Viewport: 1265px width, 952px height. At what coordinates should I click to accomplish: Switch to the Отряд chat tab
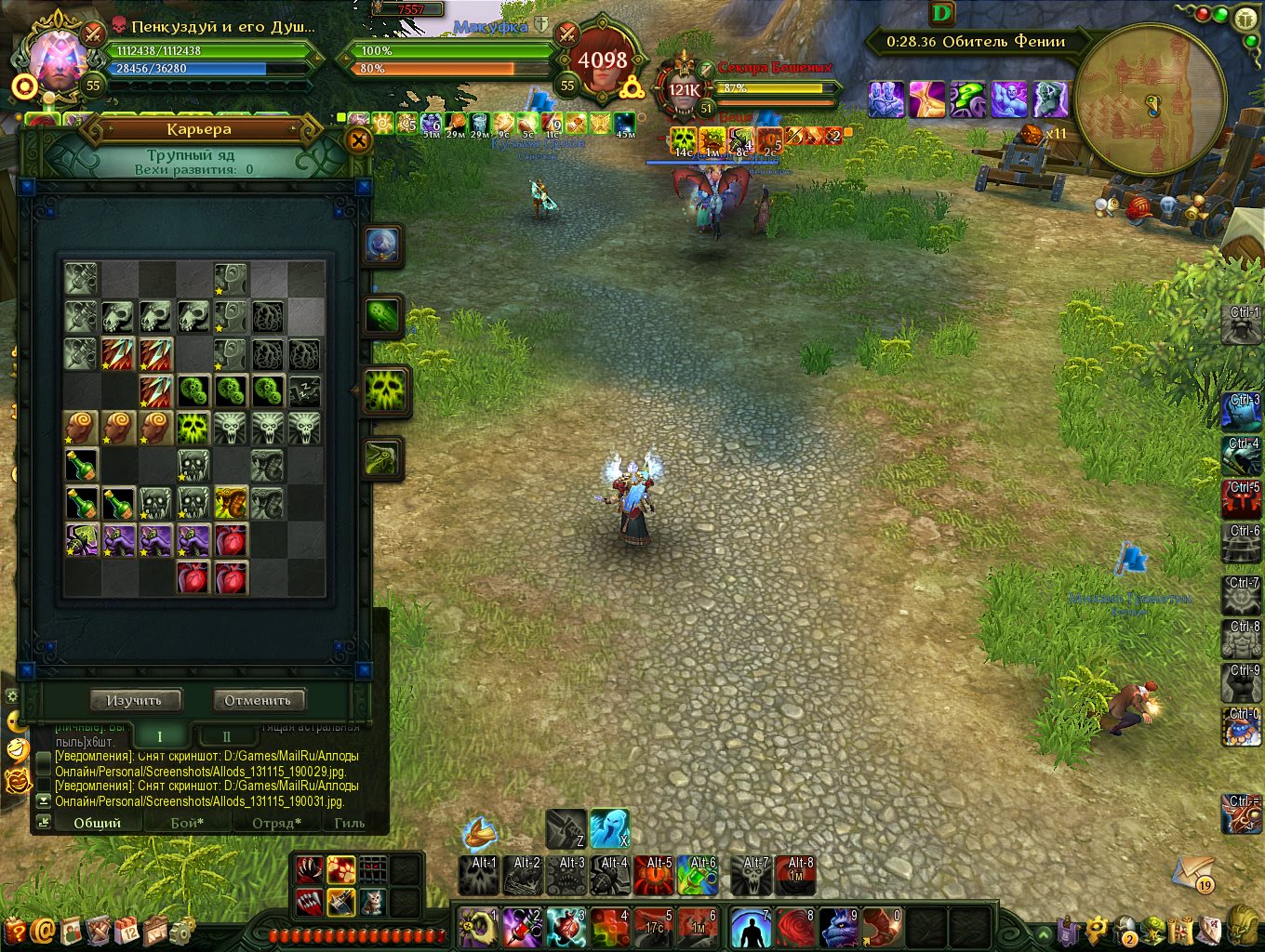pos(276,823)
